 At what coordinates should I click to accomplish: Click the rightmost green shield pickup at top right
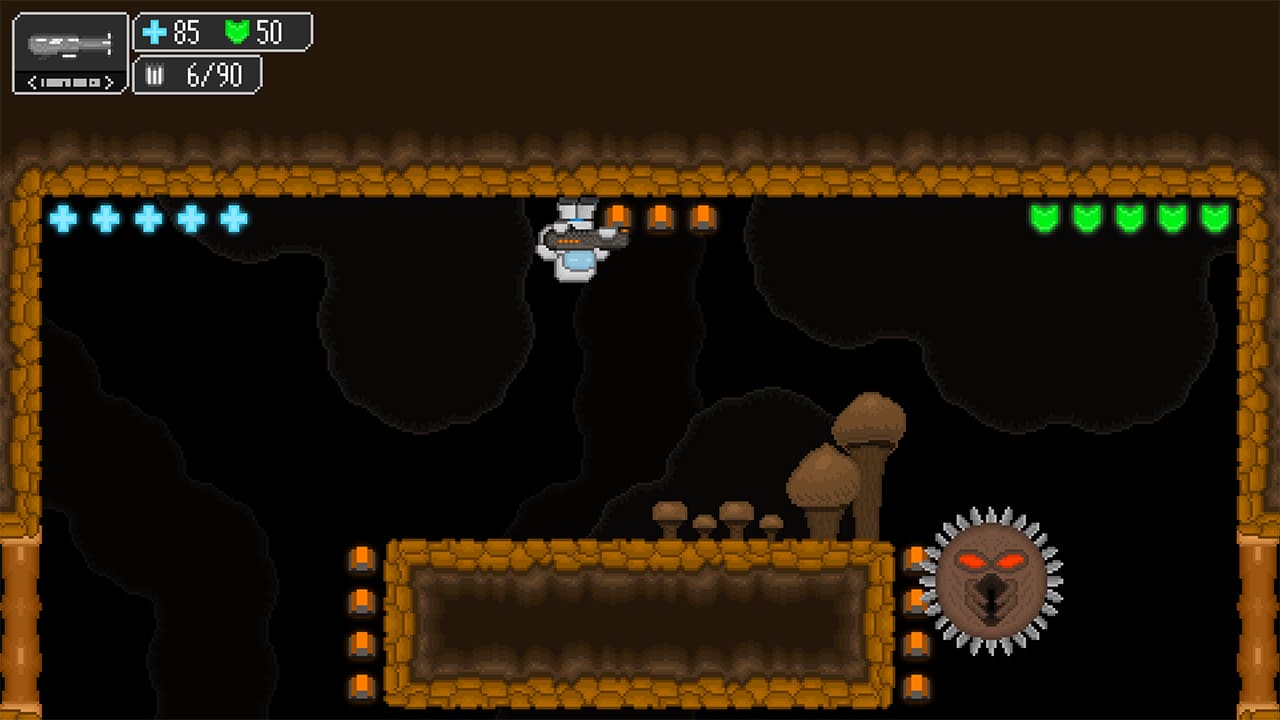point(1216,219)
